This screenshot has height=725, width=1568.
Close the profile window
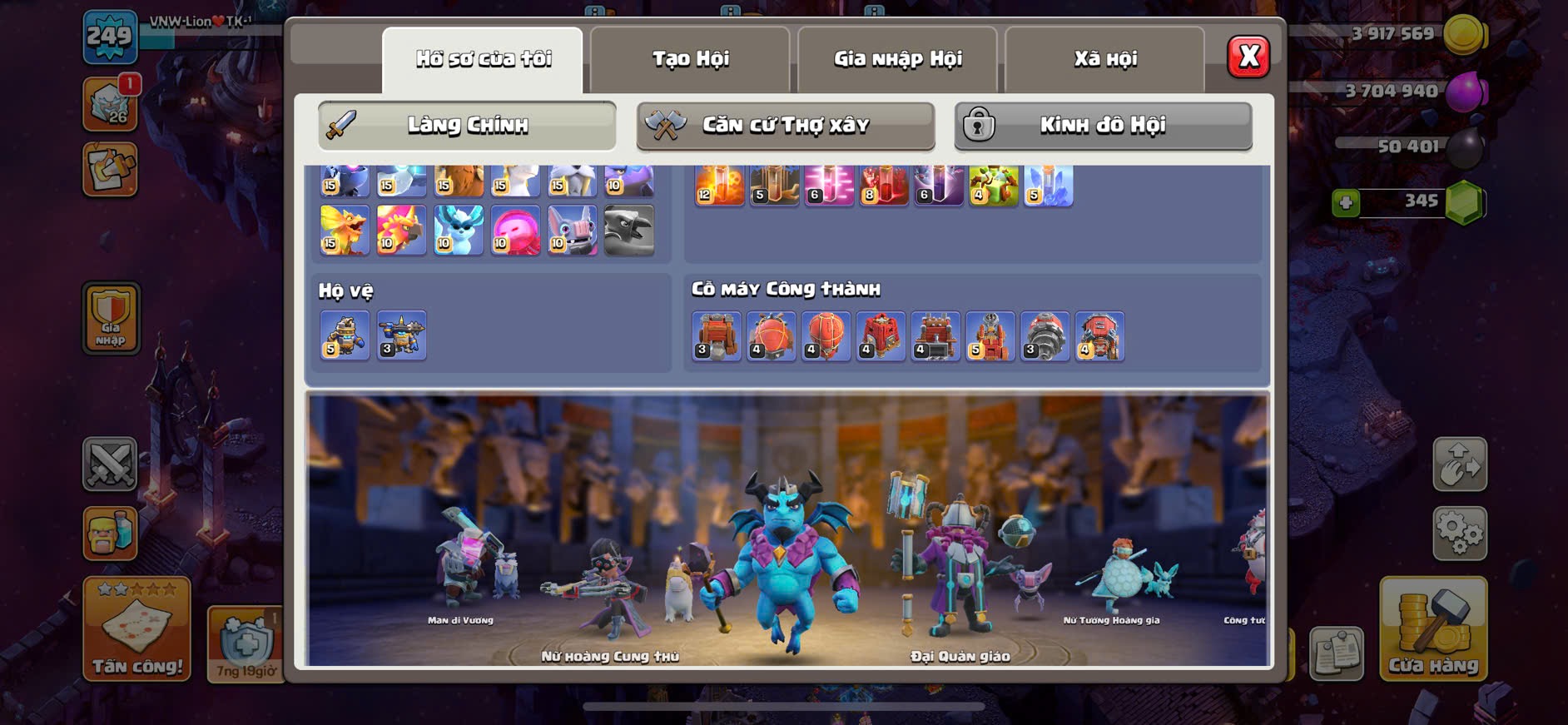tap(1248, 57)
